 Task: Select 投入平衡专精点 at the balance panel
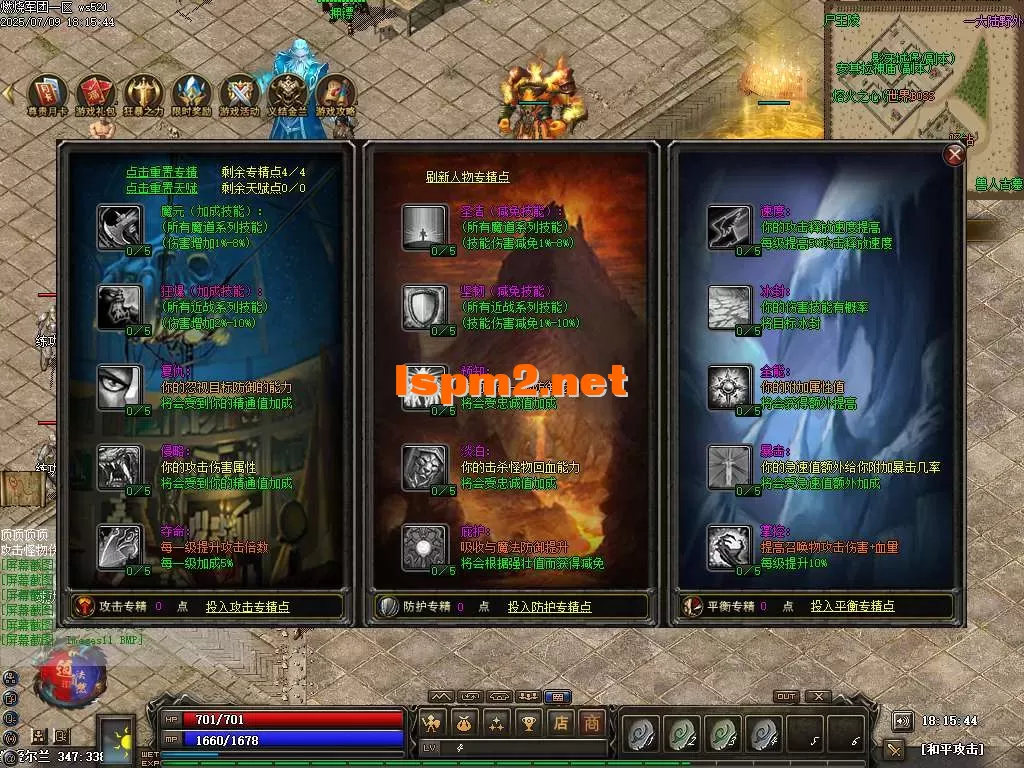(x=852, y=606)
